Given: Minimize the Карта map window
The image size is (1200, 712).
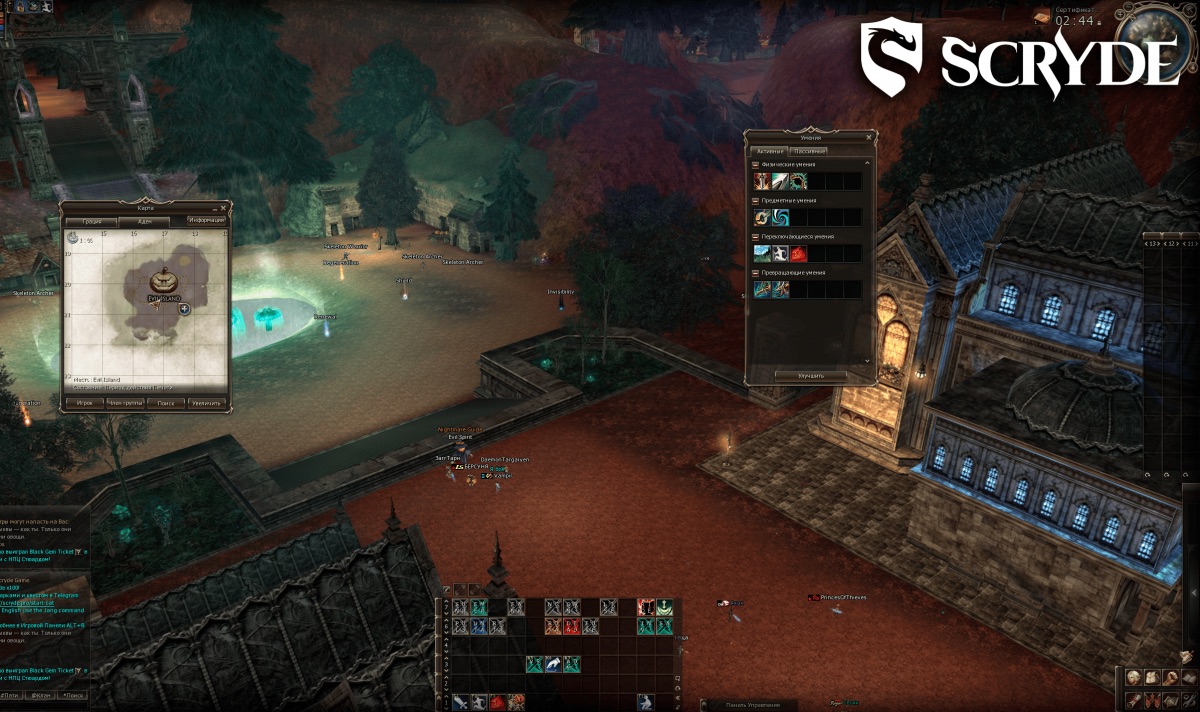Looking at the screenshot, I should (214, 207).
